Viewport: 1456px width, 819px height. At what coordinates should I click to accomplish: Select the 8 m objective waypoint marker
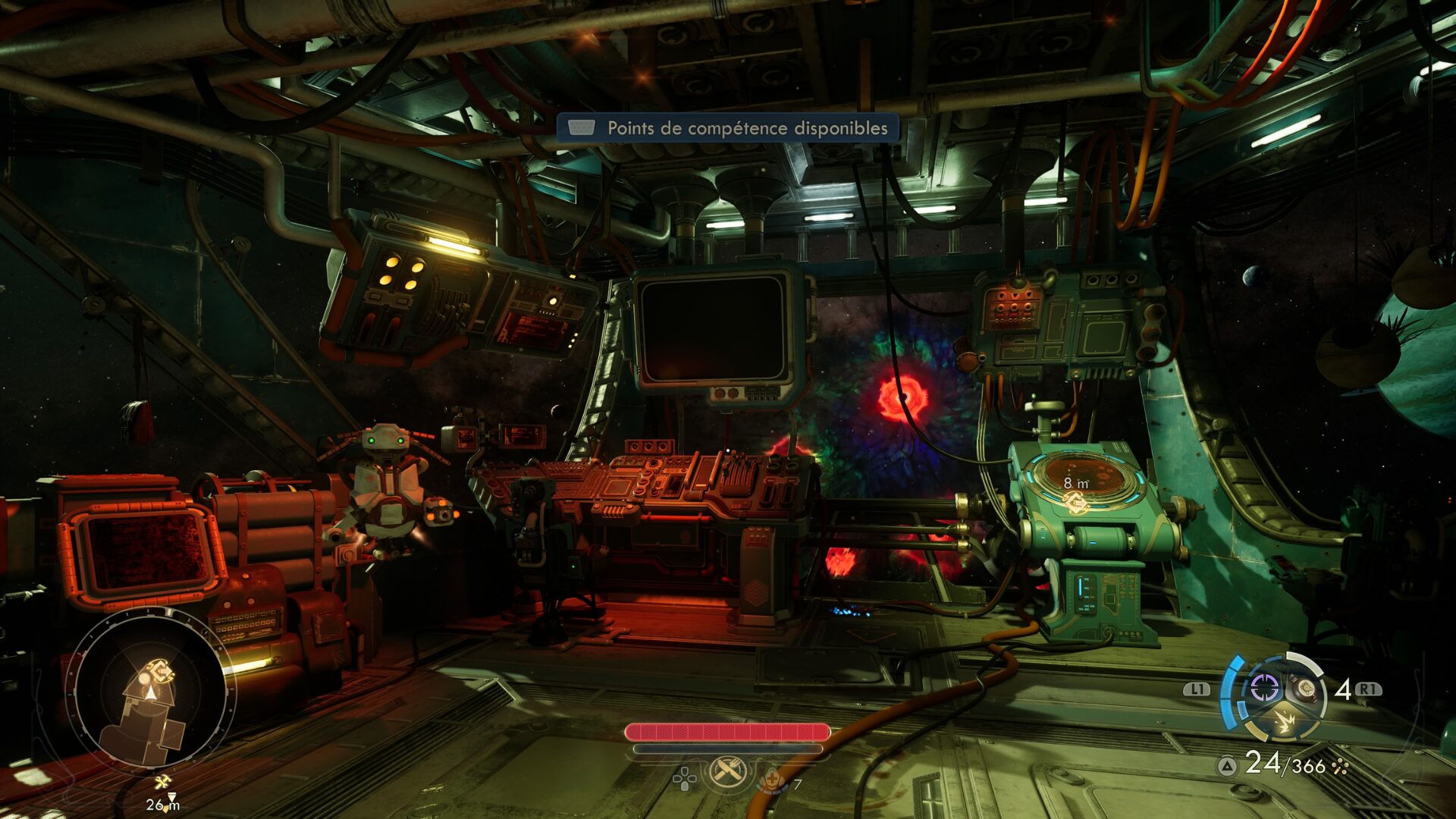pyautogui.click(x=1075, y=502)
